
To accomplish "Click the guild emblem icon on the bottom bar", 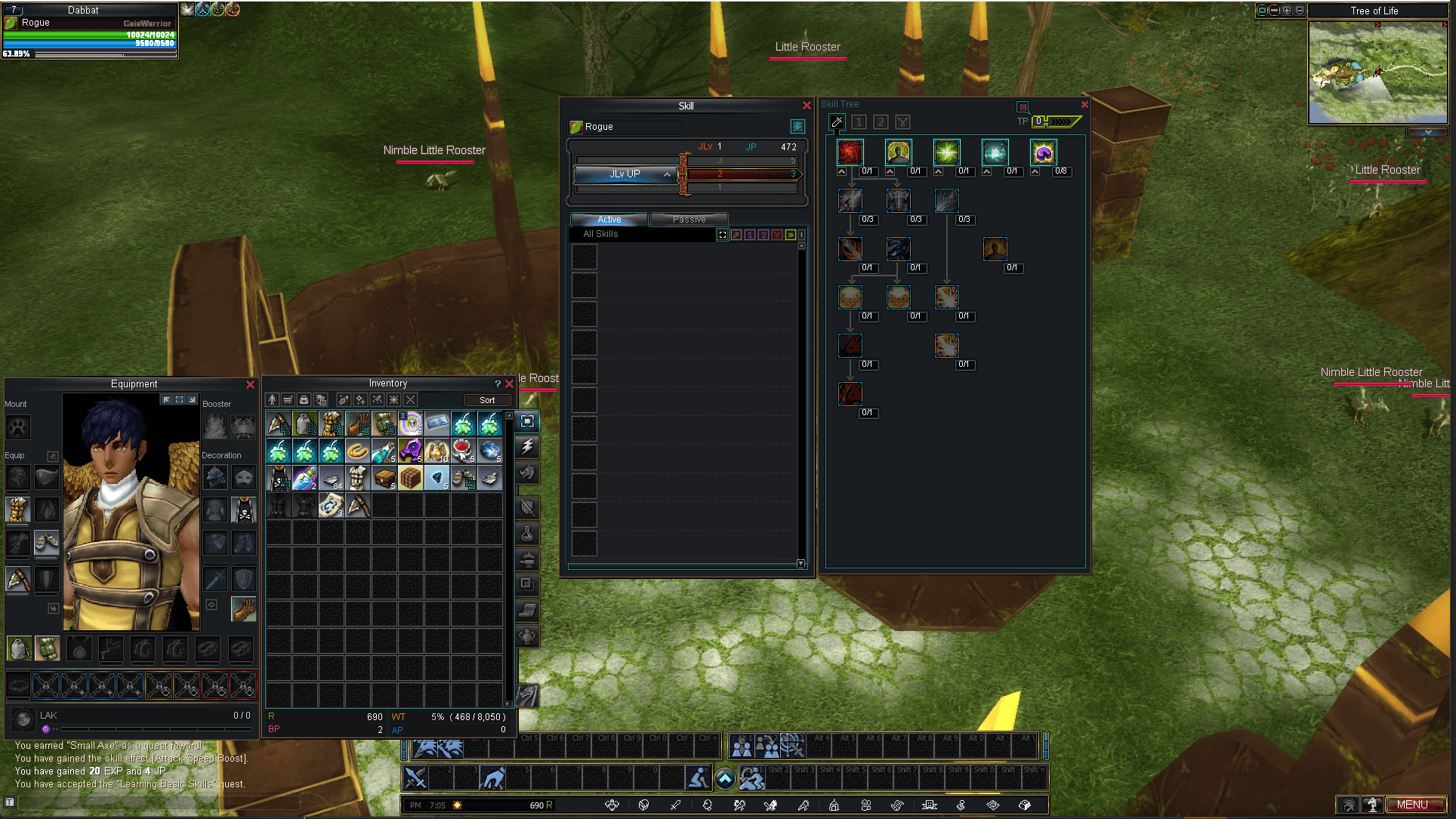I will (929, 805).
